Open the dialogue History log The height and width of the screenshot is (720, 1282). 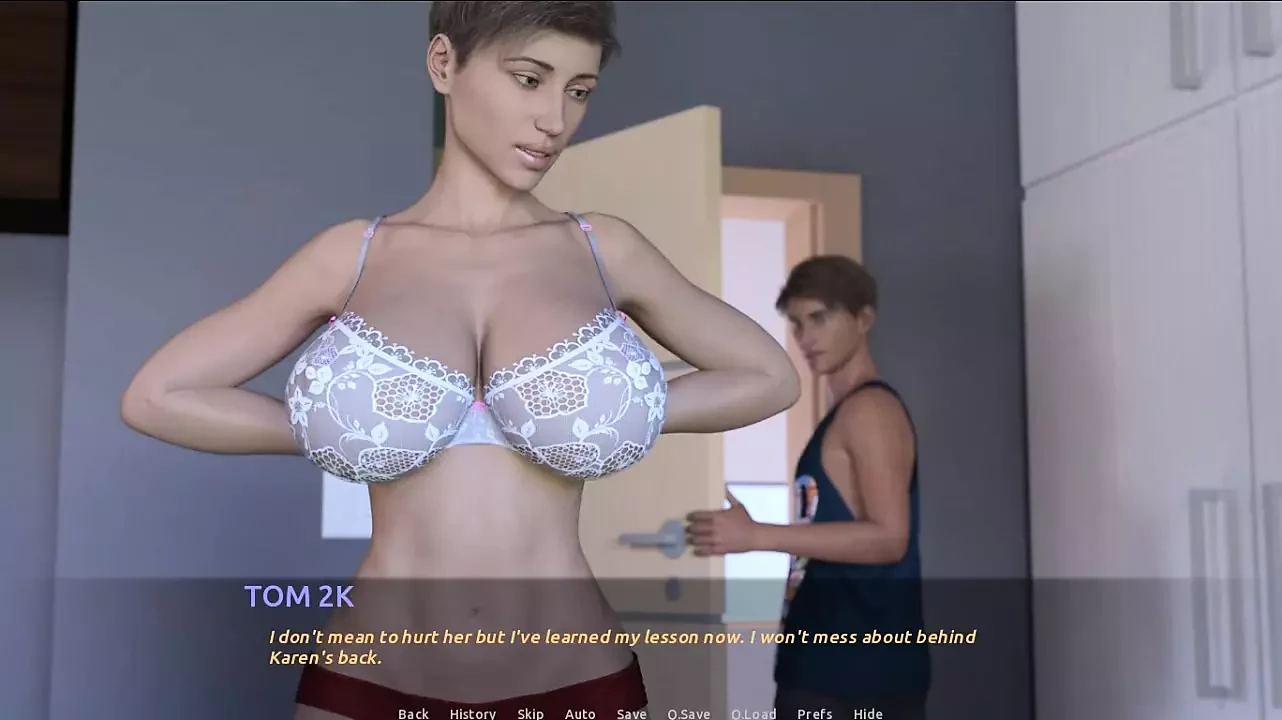pyautogui.click(x=472, y=713)
